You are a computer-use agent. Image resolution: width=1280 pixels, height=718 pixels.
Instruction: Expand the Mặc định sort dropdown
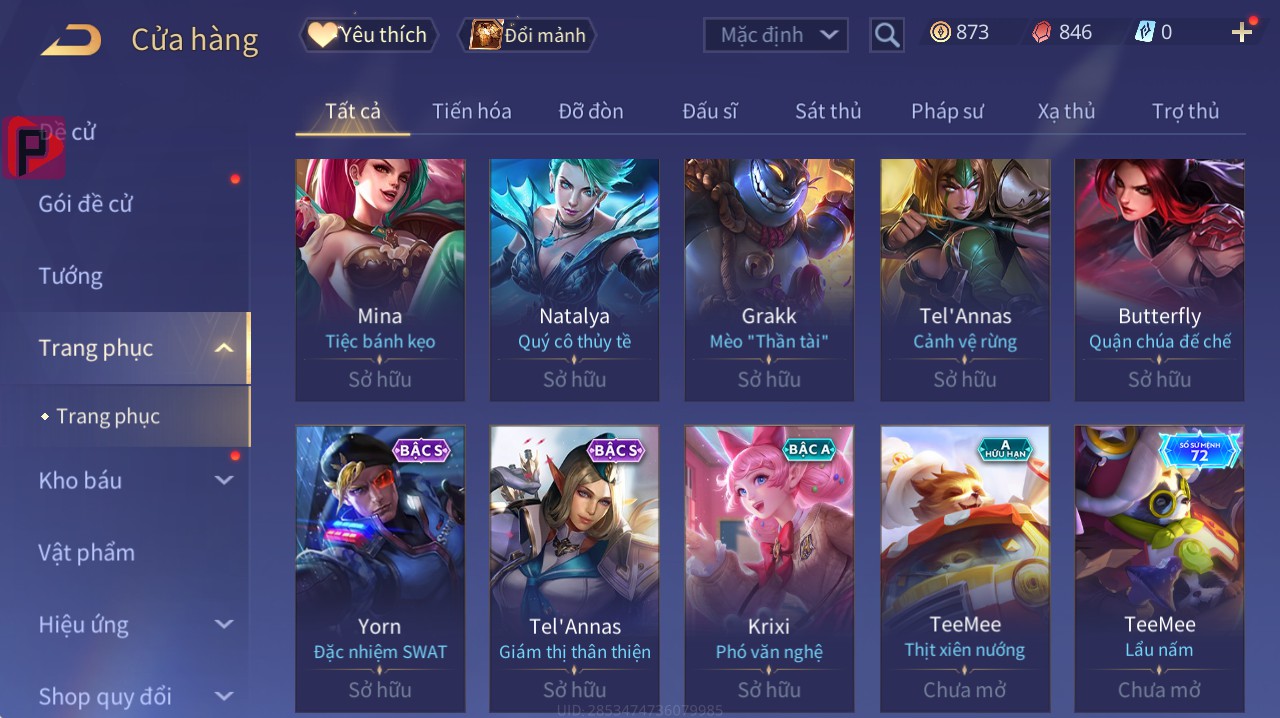[x=776, y=35]
